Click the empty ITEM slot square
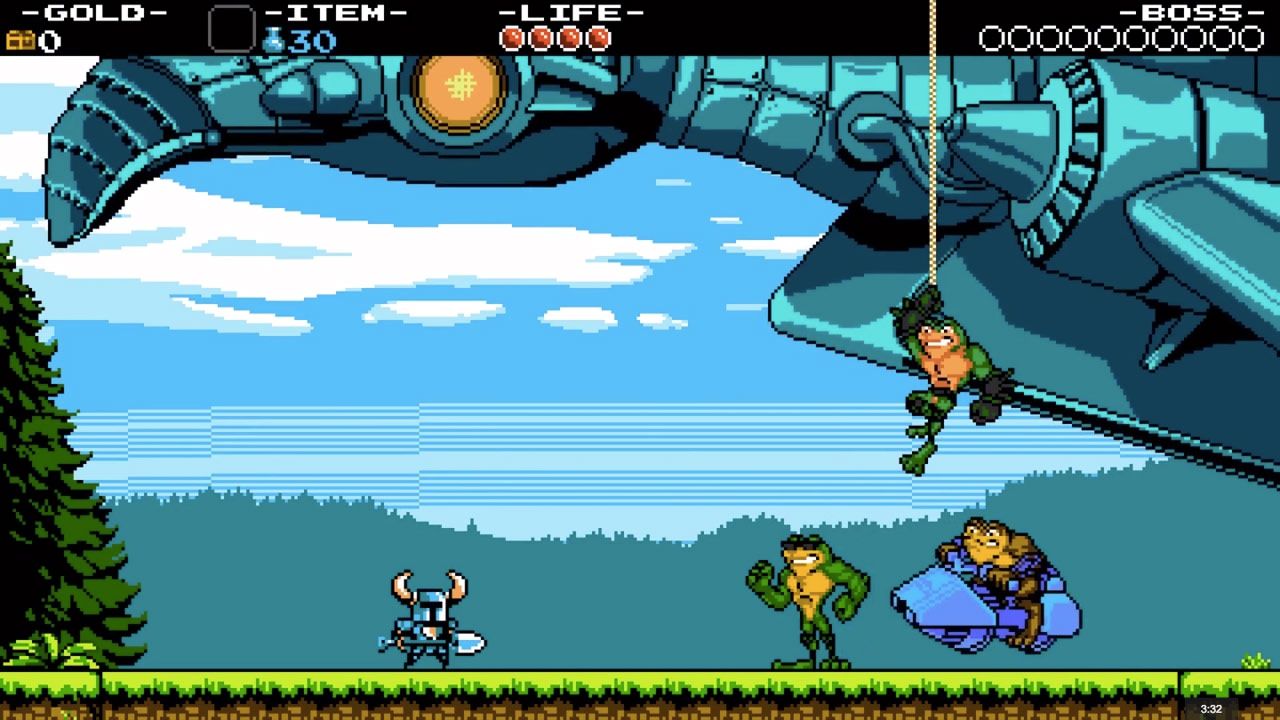This screenshot has width=1280, height=720. [232, 28]
